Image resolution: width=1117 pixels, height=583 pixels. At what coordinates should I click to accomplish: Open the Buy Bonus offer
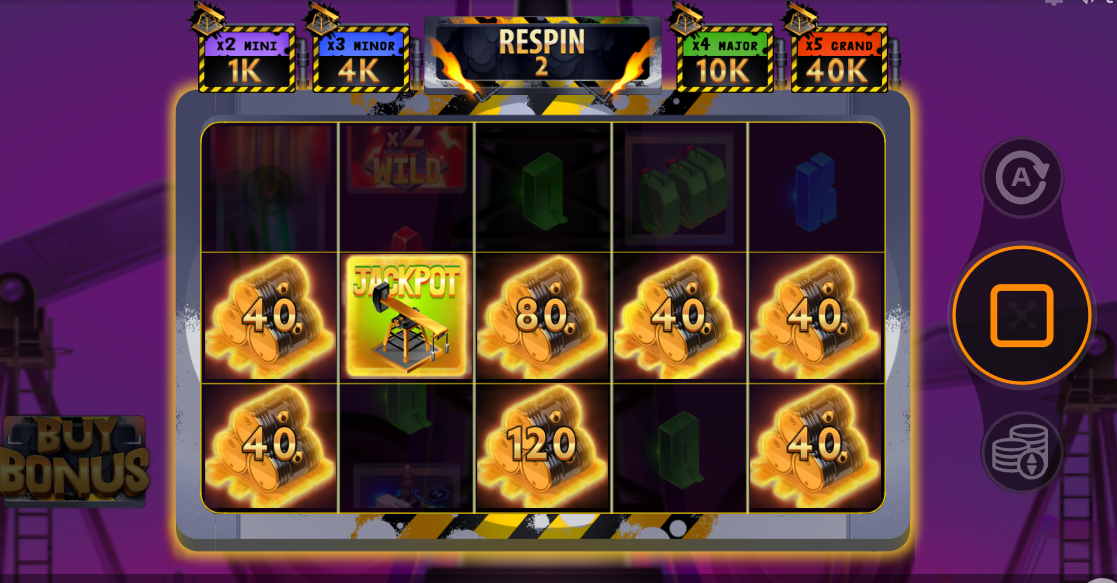pos(75,459)
